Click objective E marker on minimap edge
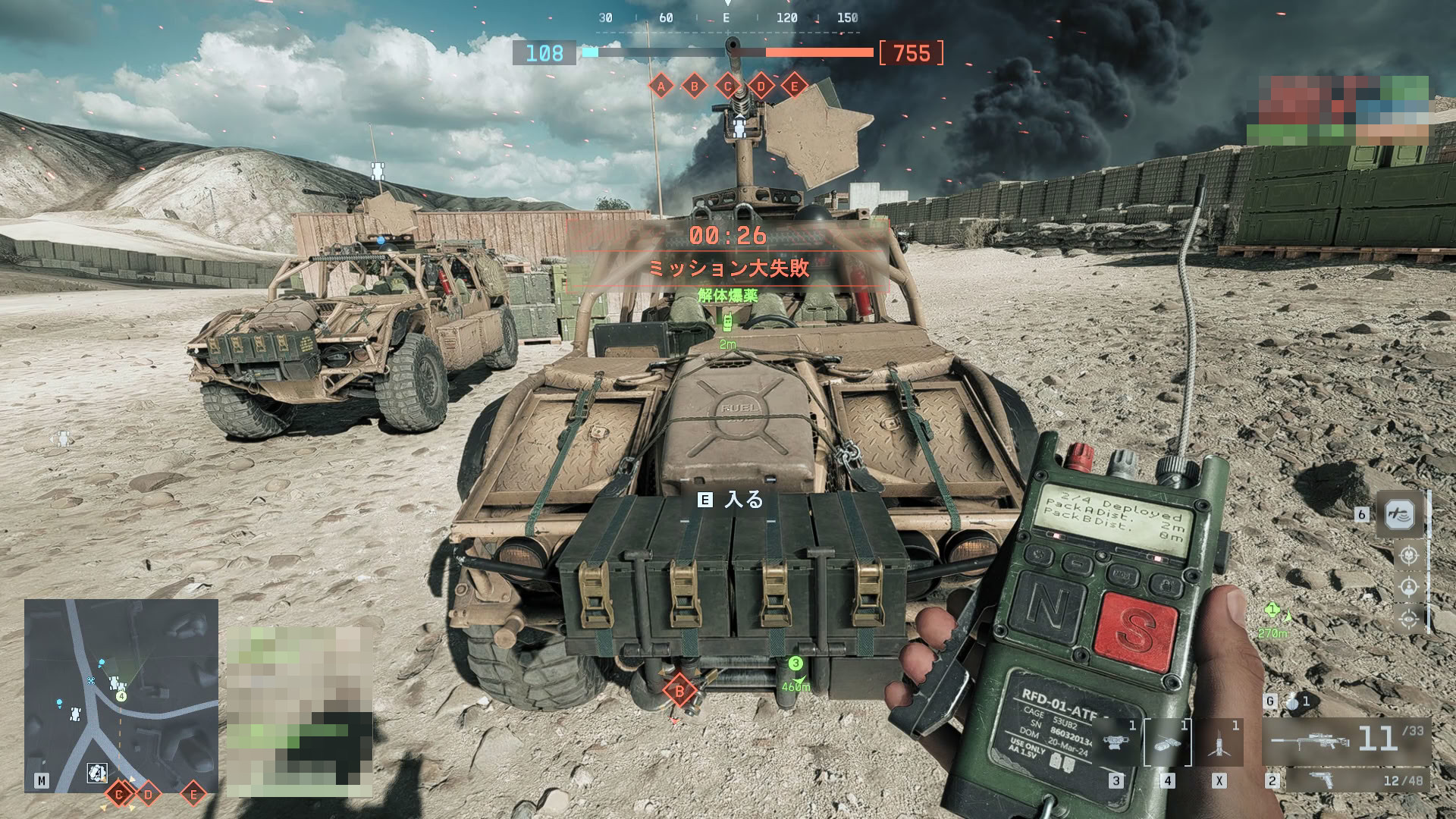Image resolution: width=1456 pixels, height=819 pixels. coord(193,795)
